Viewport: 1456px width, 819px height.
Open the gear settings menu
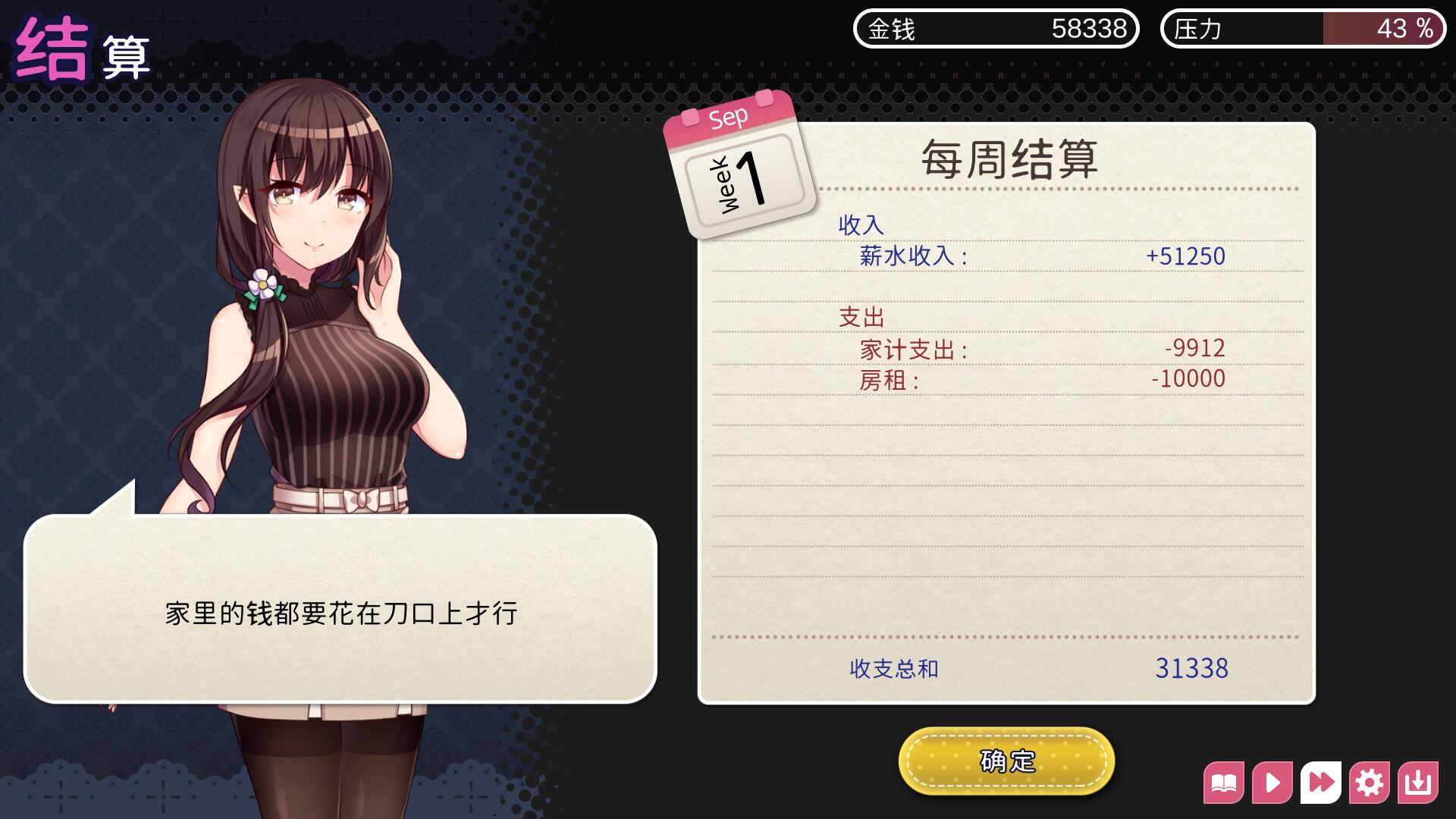[x=1370, y=783]
